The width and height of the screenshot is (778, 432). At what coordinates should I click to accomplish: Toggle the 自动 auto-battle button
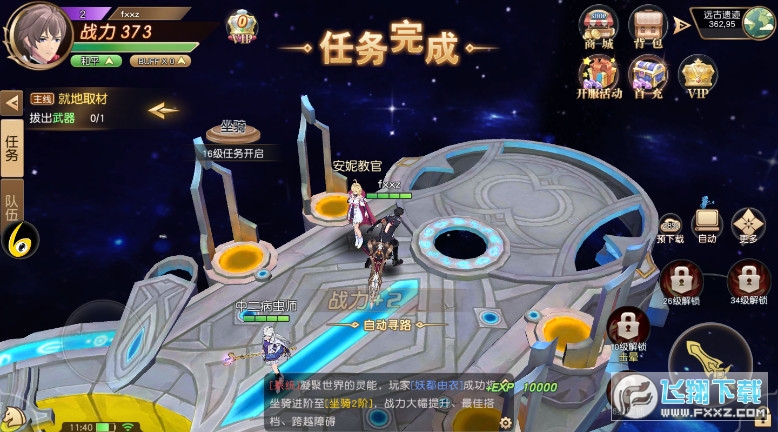706,225
